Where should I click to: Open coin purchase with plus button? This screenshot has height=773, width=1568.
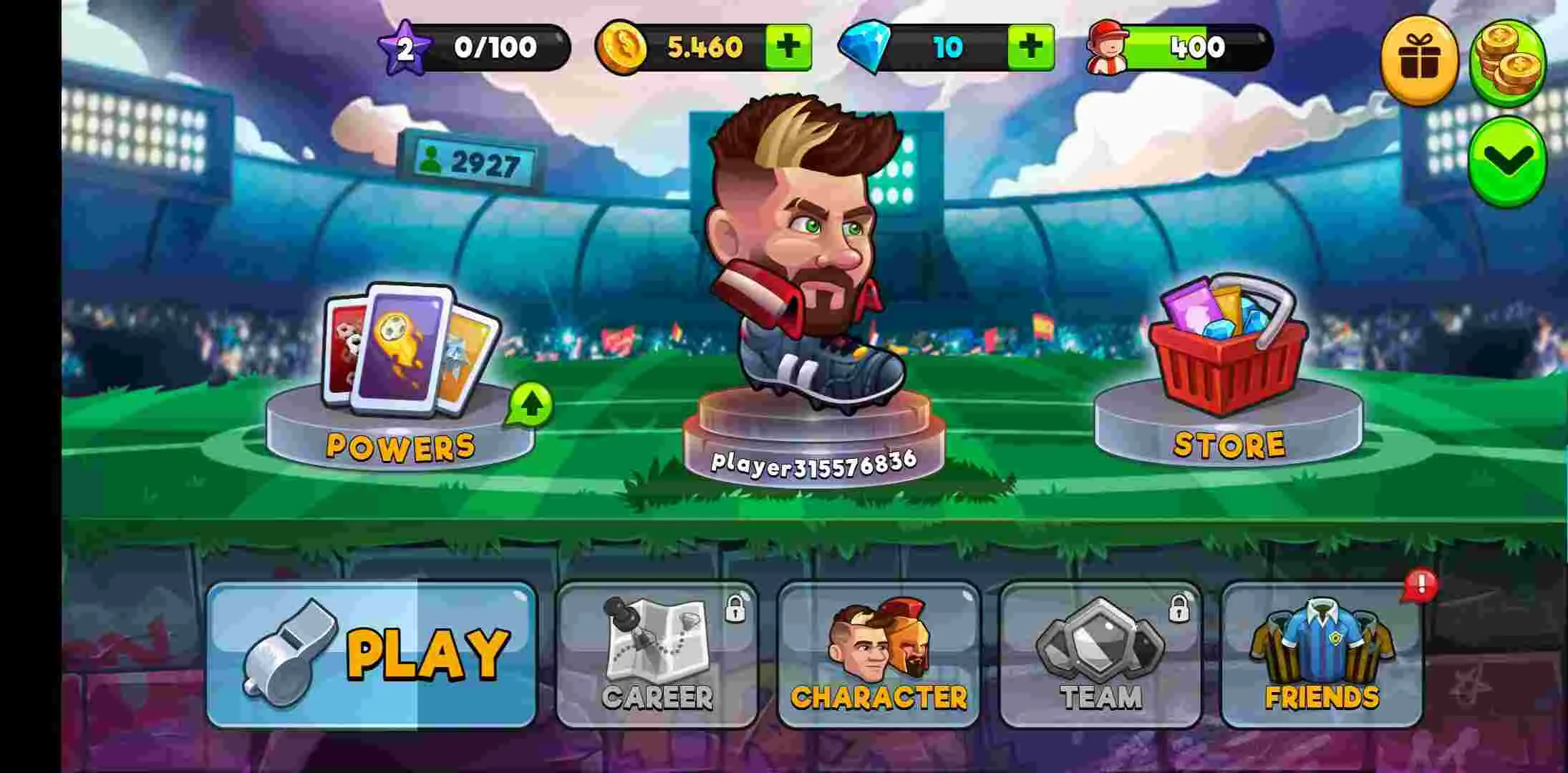coord(790,45)
